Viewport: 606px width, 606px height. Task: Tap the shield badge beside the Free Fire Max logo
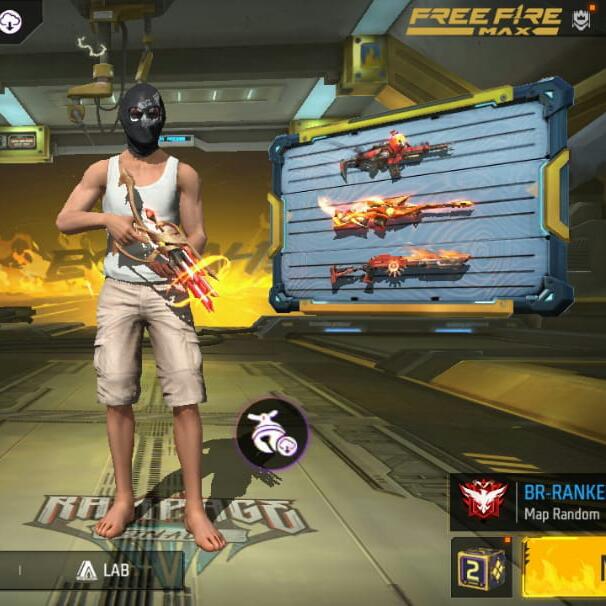pos(580,19)
